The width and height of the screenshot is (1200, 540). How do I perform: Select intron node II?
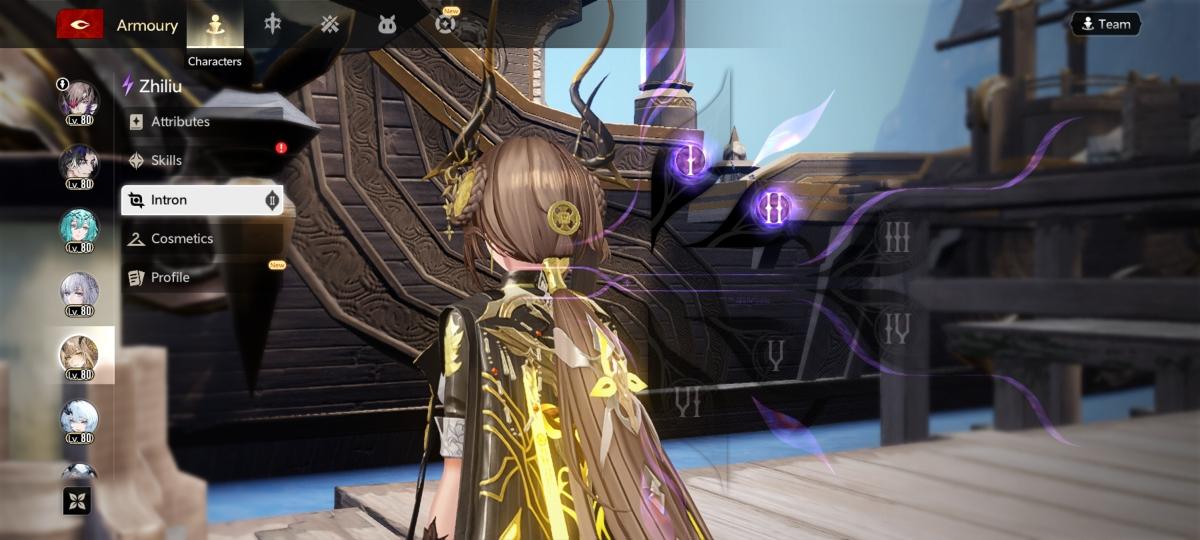click(x=772, y=207)
